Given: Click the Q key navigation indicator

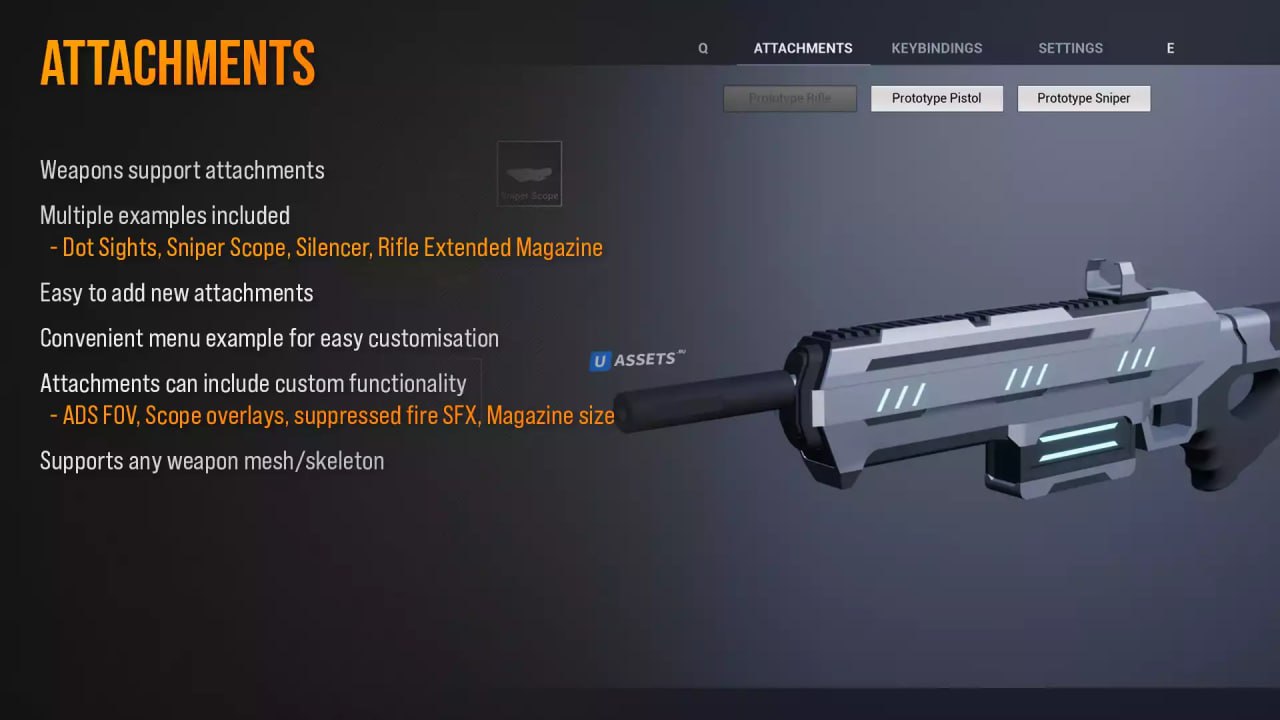Looking at the screenshot, I should (x=703, y=47).
